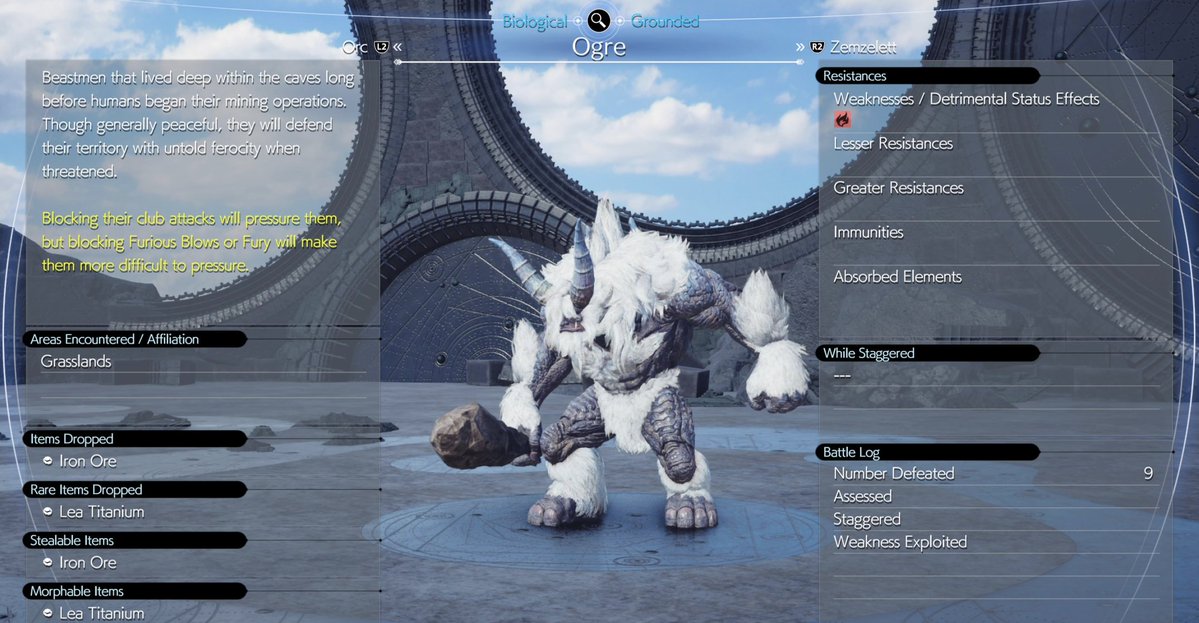Screen dimensions: 1199x623
Task: Click the magnifying glass icon above Ogre
Action: (599, 20)
